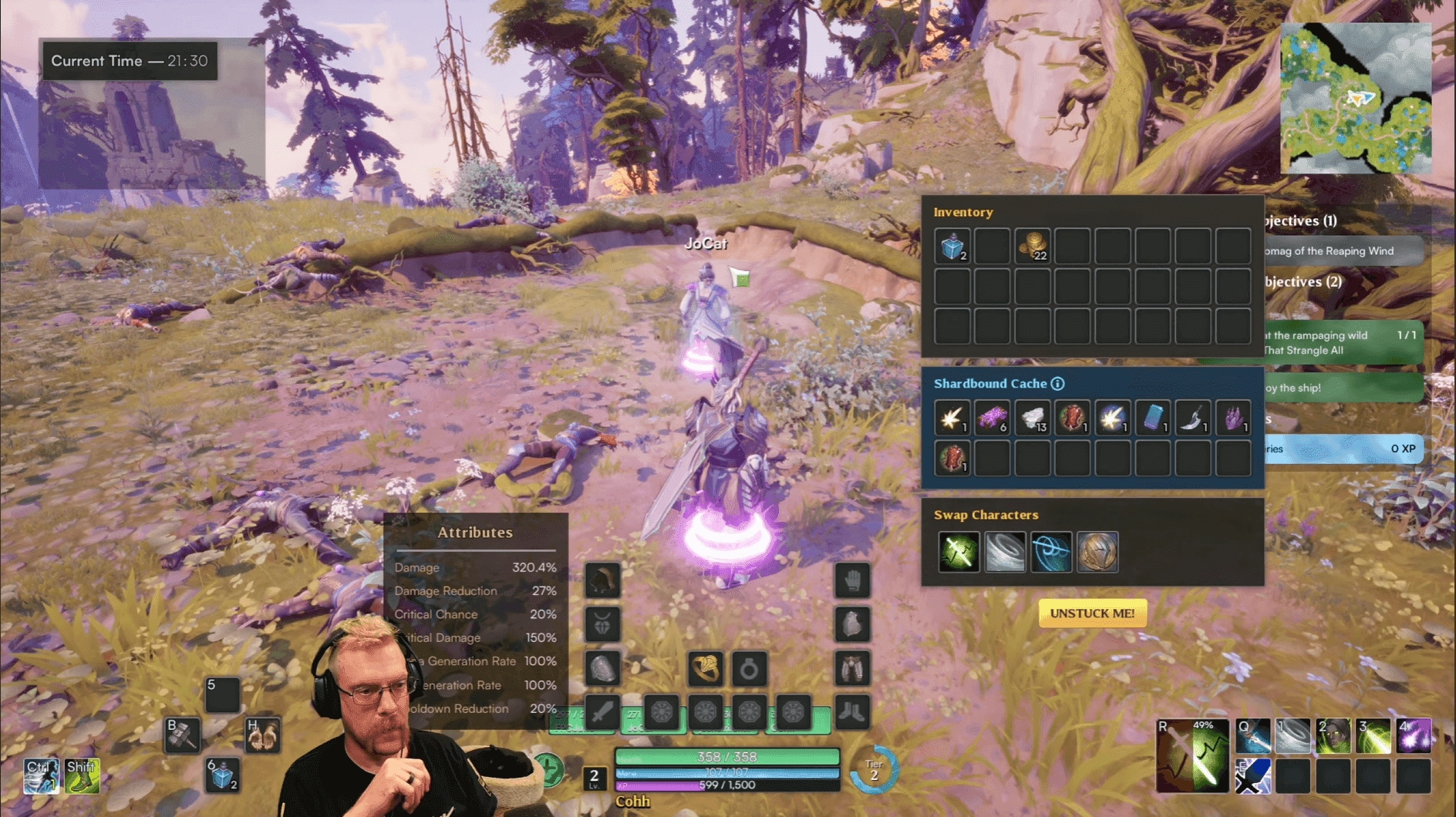The width and height of the screenshot is (1456, 817).
Task: Pick the purple crystal claw in cache
Action: pyautogui.click(x=1233, y=419)
